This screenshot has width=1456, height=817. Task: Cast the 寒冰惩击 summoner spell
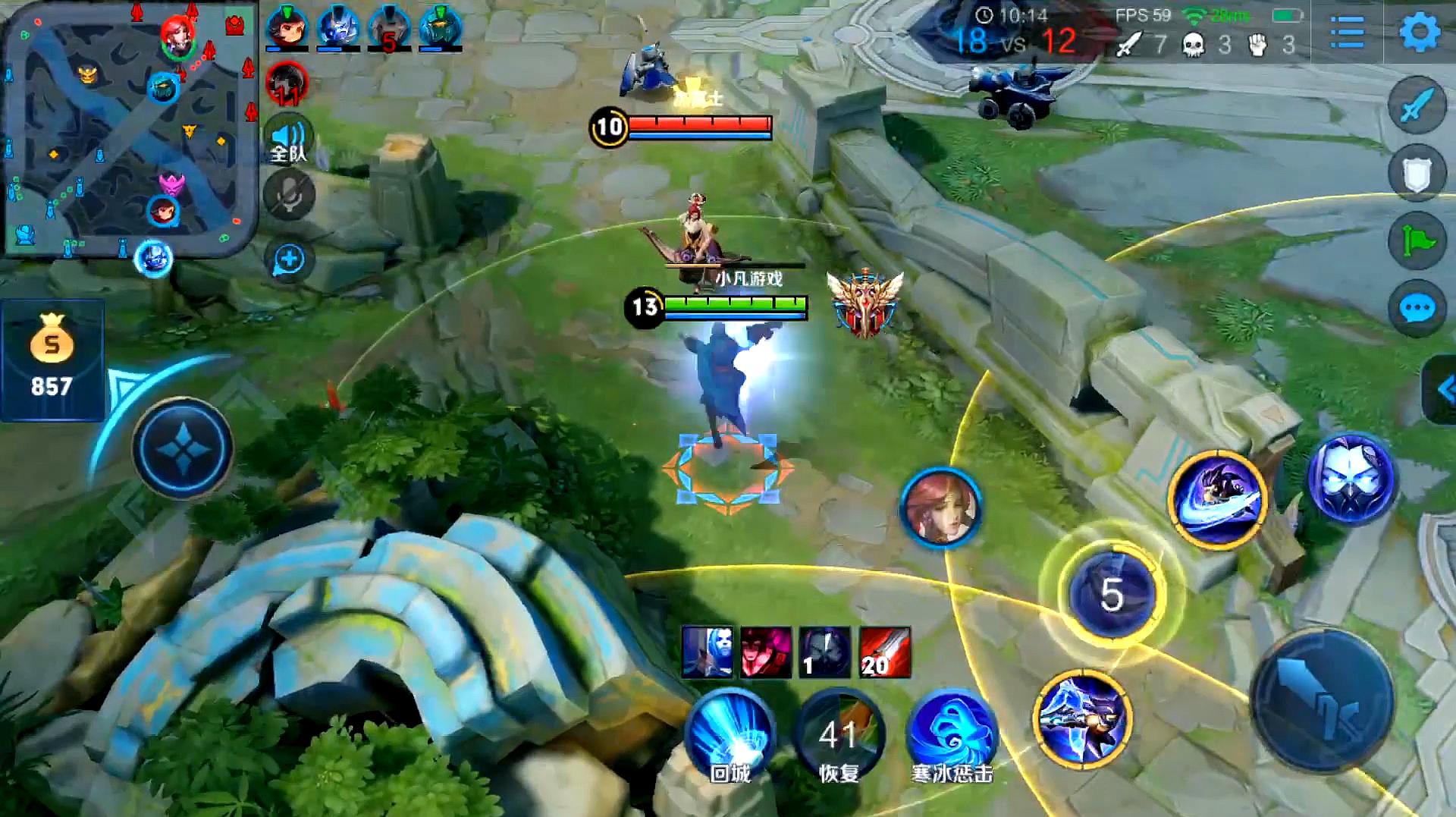[x=951, y=734]
